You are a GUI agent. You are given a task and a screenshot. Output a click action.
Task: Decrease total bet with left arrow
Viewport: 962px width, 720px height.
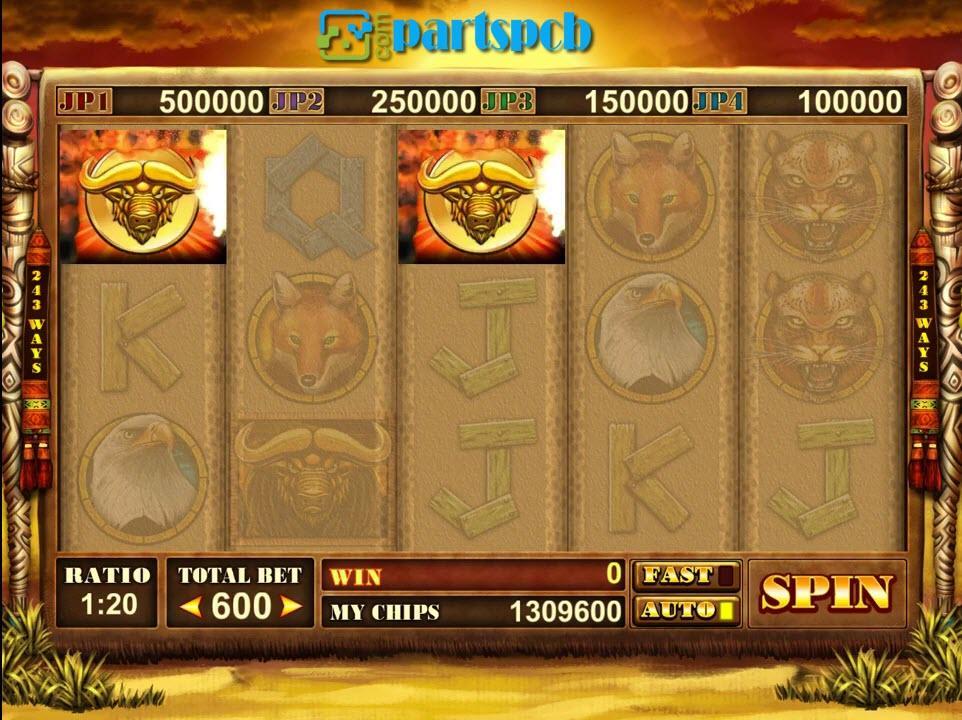pos(190,606)
